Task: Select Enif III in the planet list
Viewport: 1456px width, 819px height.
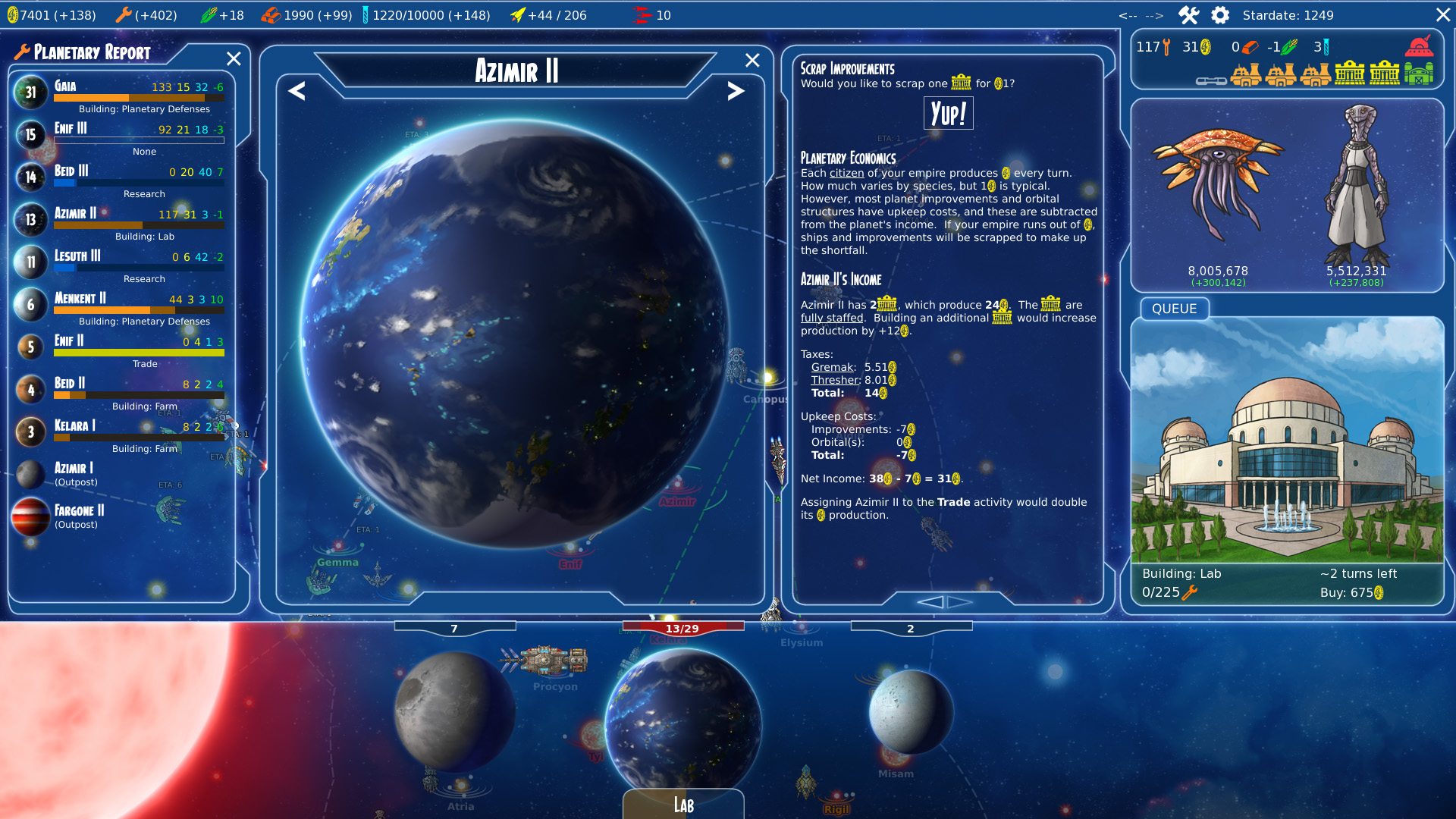Action: pos(121,136)
